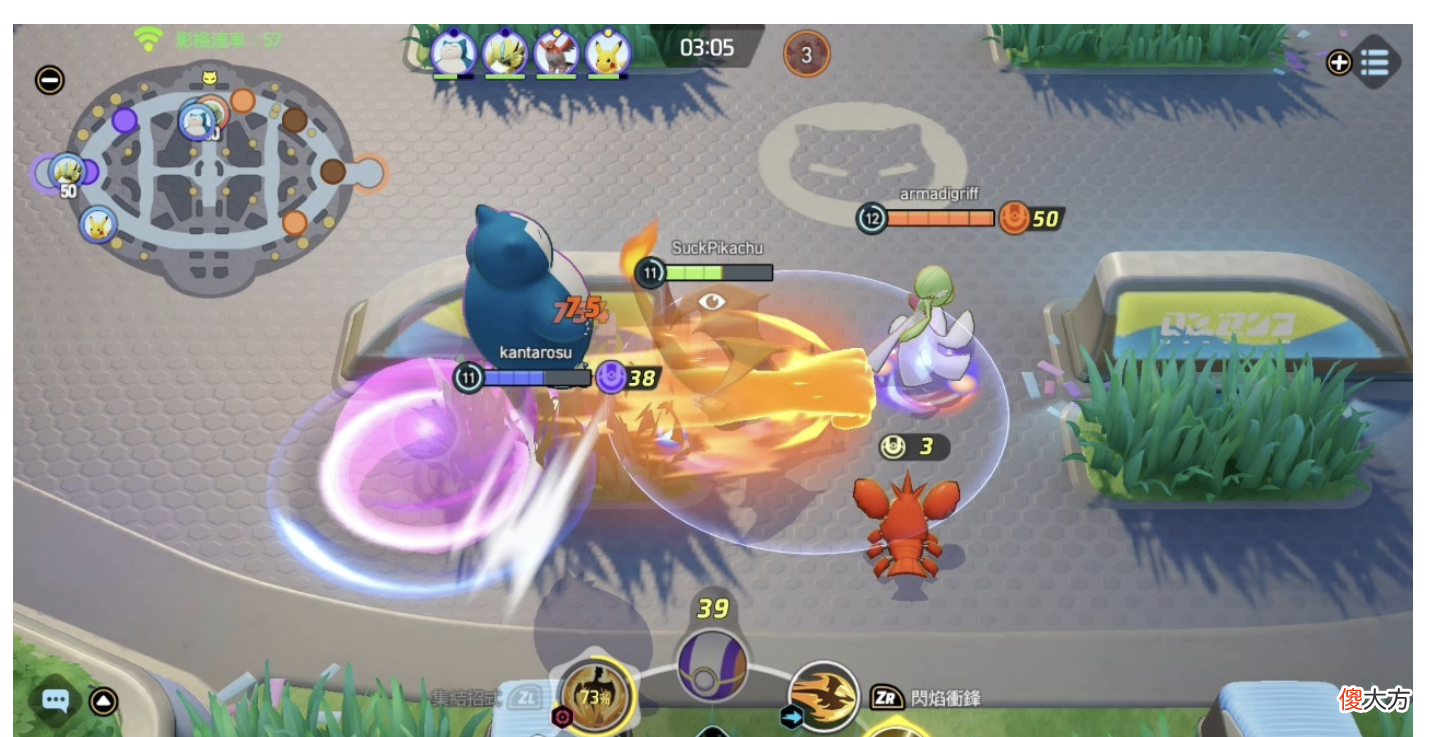The width and height of the screenshot is (1429, 737).
Task: Tap the Poké Ball score button
Action: click(x=712, y=664)
